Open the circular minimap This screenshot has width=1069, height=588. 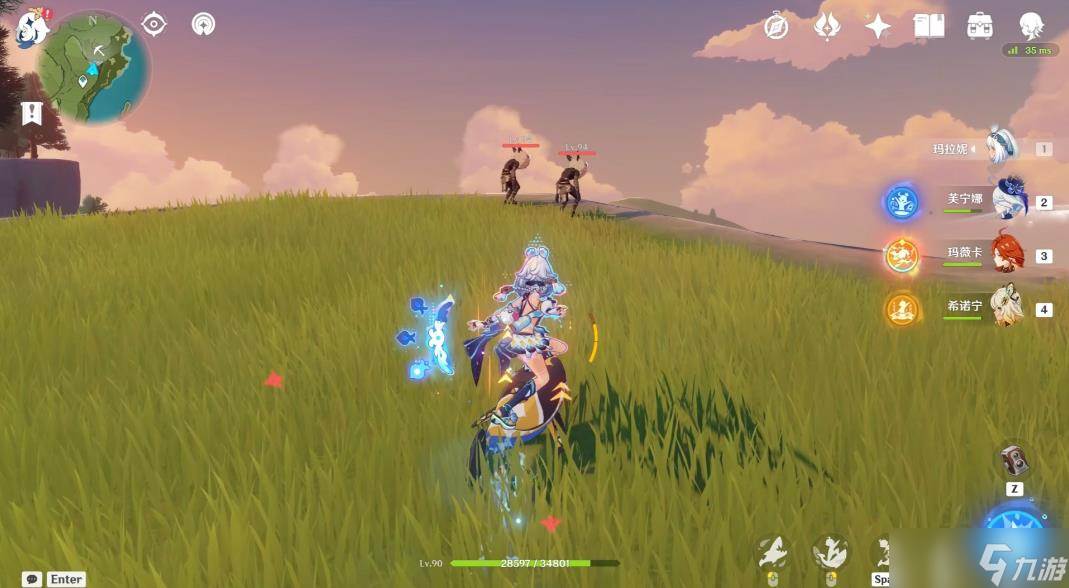tap(94, 68)
